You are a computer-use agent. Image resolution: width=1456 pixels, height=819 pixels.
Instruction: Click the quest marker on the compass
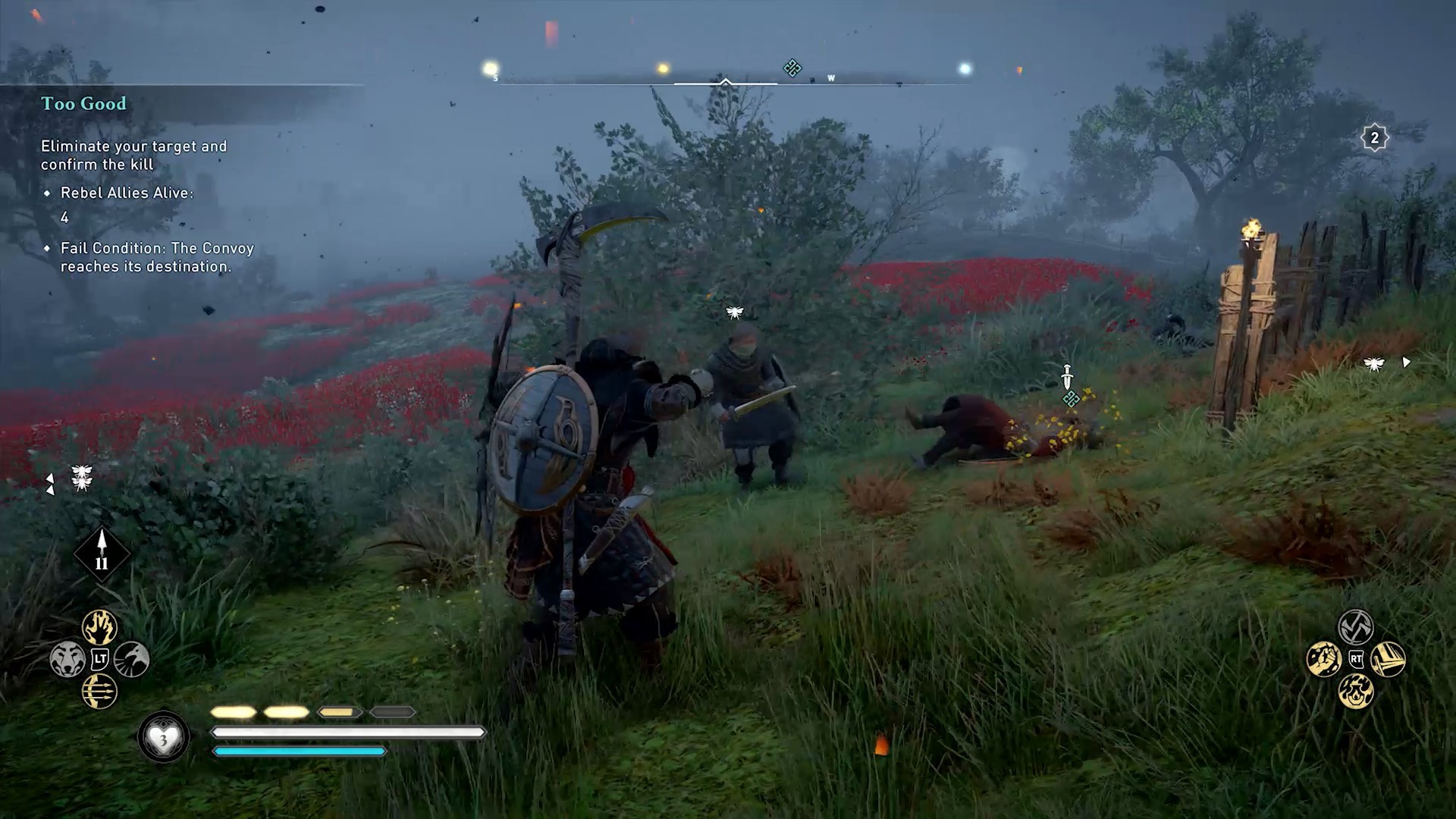coord(792,68)
